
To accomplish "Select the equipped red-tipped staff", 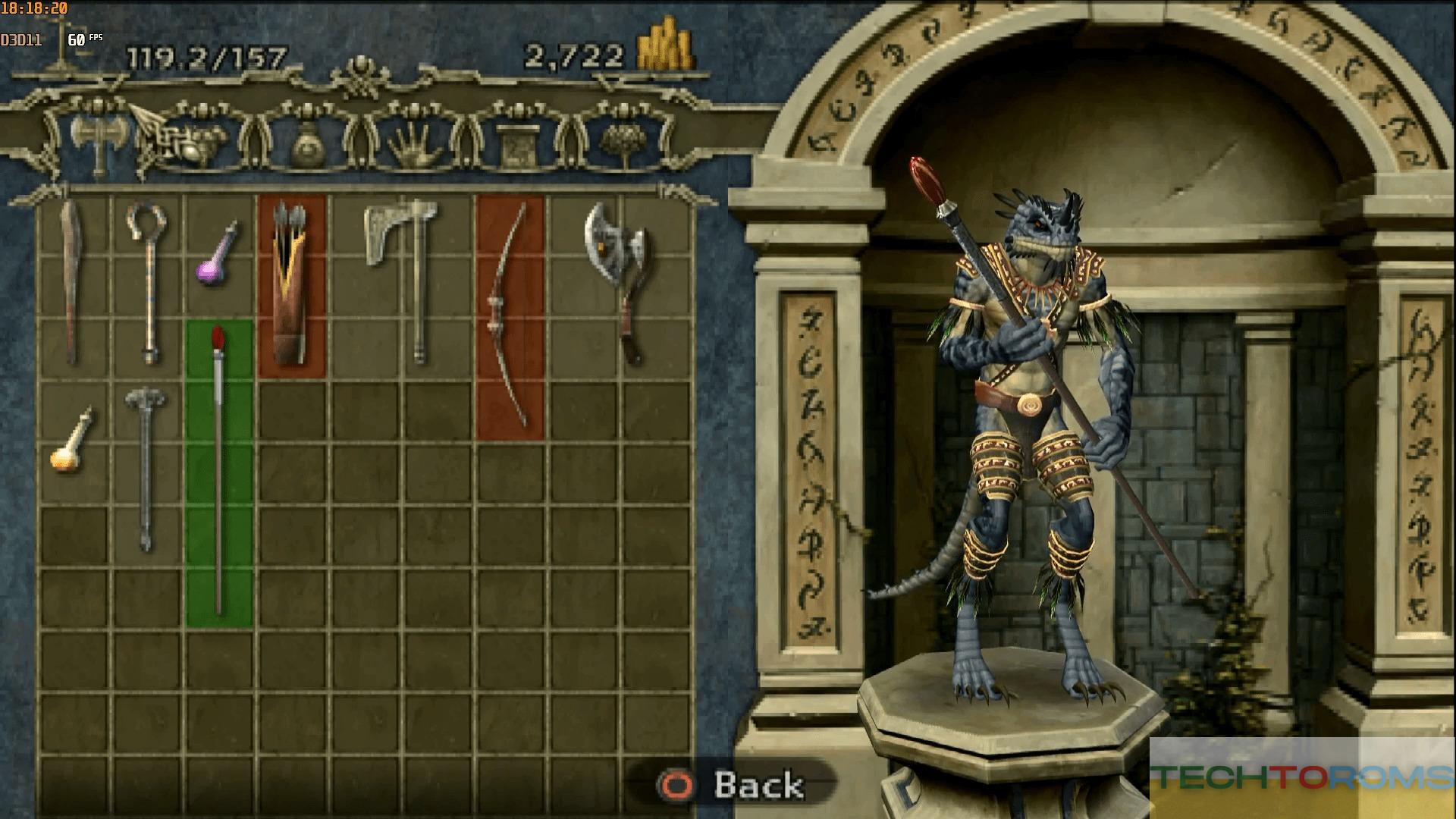I will (x=218, y=472).
